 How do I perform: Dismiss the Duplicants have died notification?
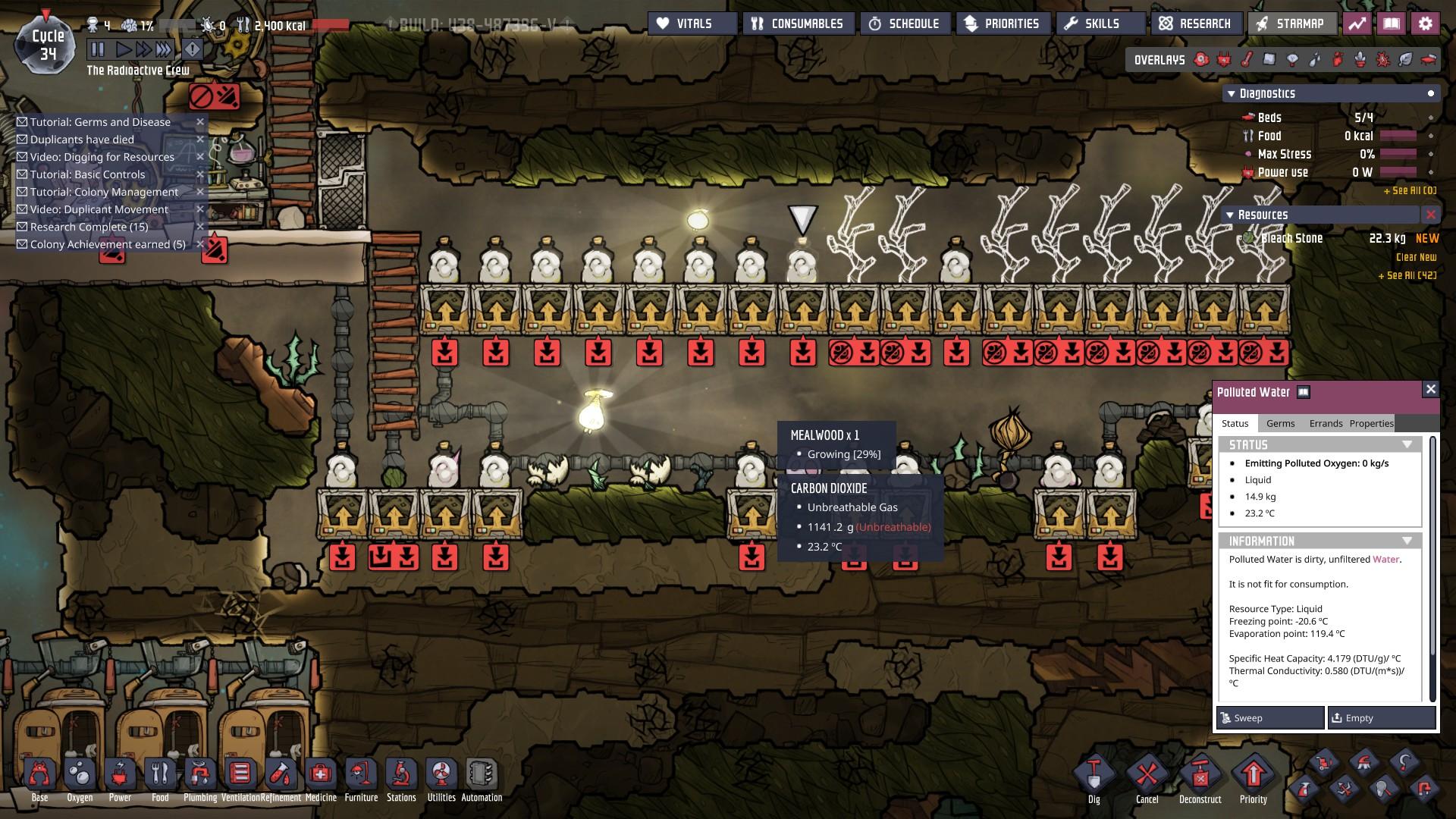(x=200, y=140)
